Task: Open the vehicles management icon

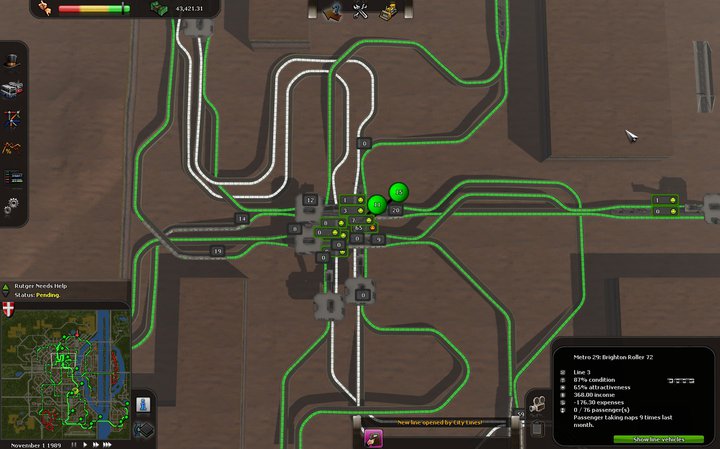Action: tap(14, 88)
